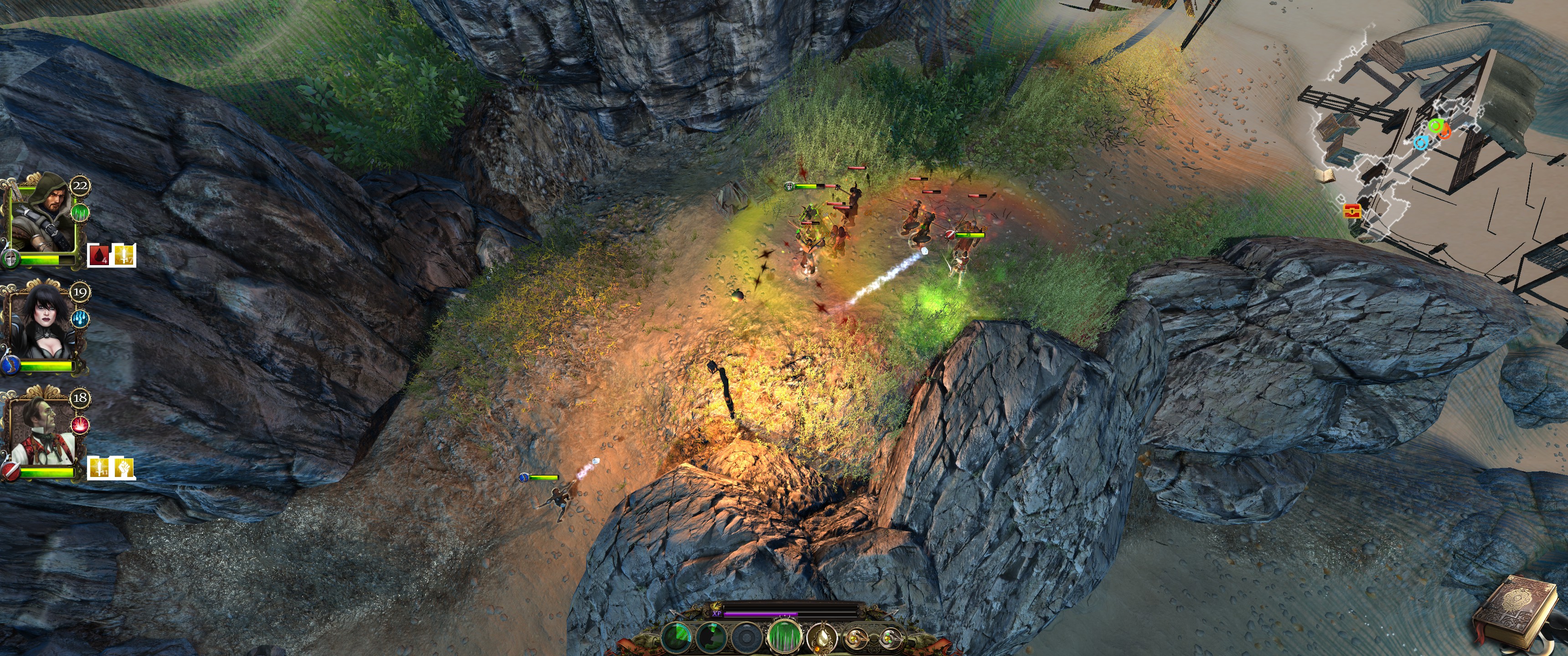The width and height of the screenshot is (1568, 656).
Task: Click the raised fist buff icon
Action: click(x=124, y=467)
